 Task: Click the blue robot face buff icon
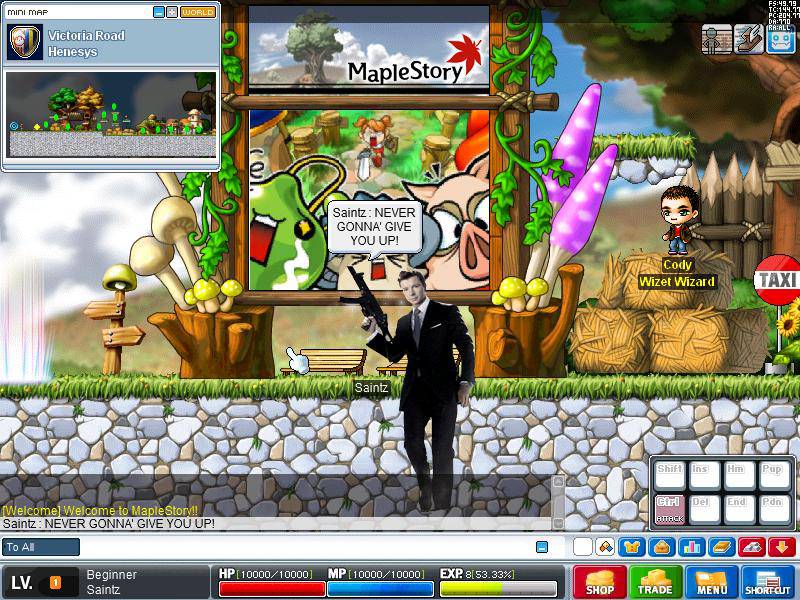780,39
